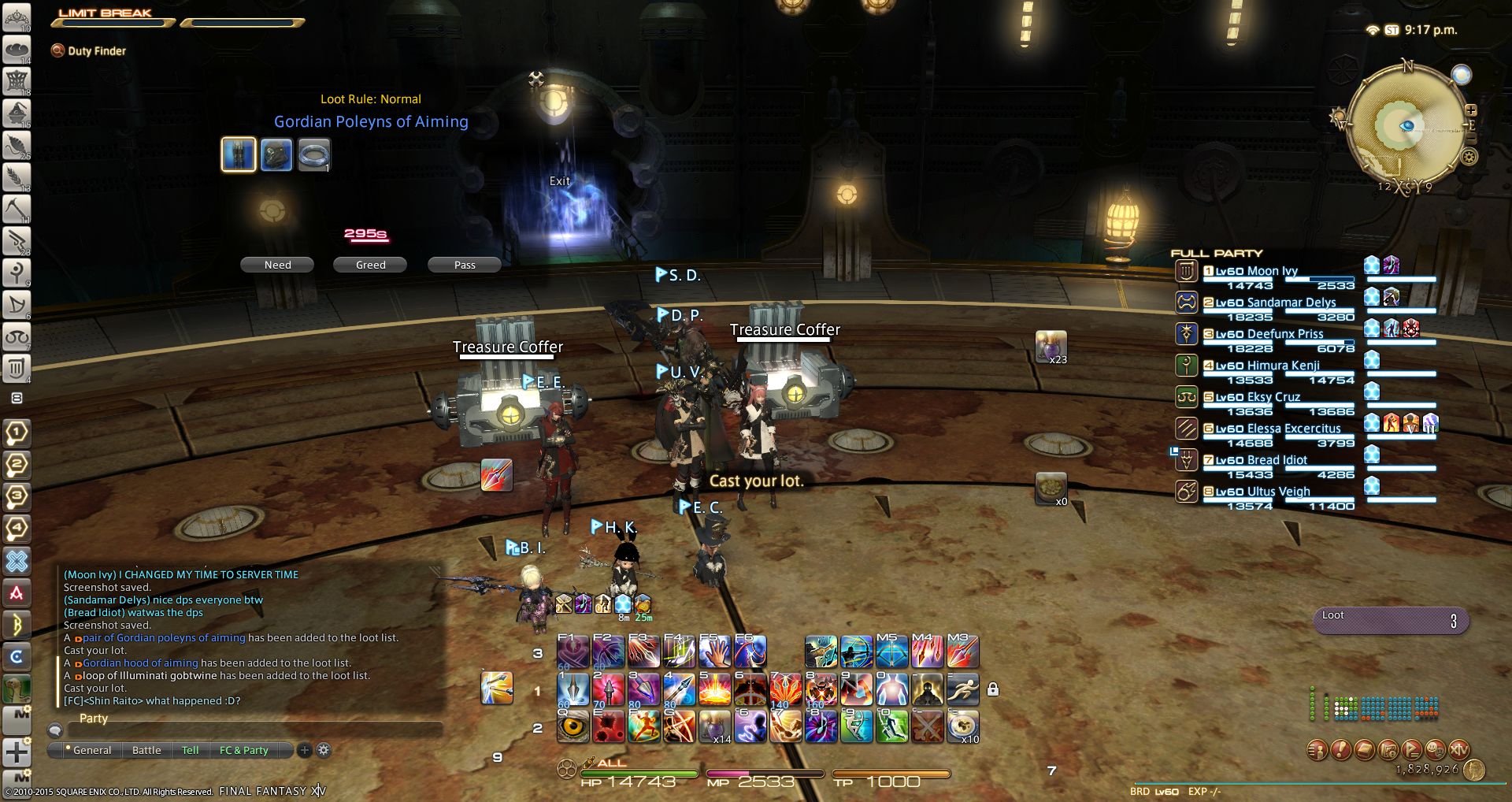Select the Gordian hood loot icon
Viewport: 1512px width, 802px height.
pos(276,154)
